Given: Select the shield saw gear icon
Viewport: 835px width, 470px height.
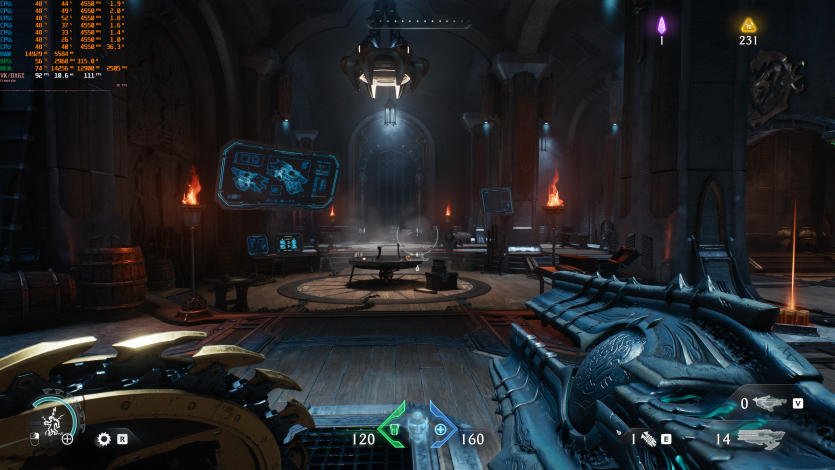Looking at the screenshot, I should [103, 438].
